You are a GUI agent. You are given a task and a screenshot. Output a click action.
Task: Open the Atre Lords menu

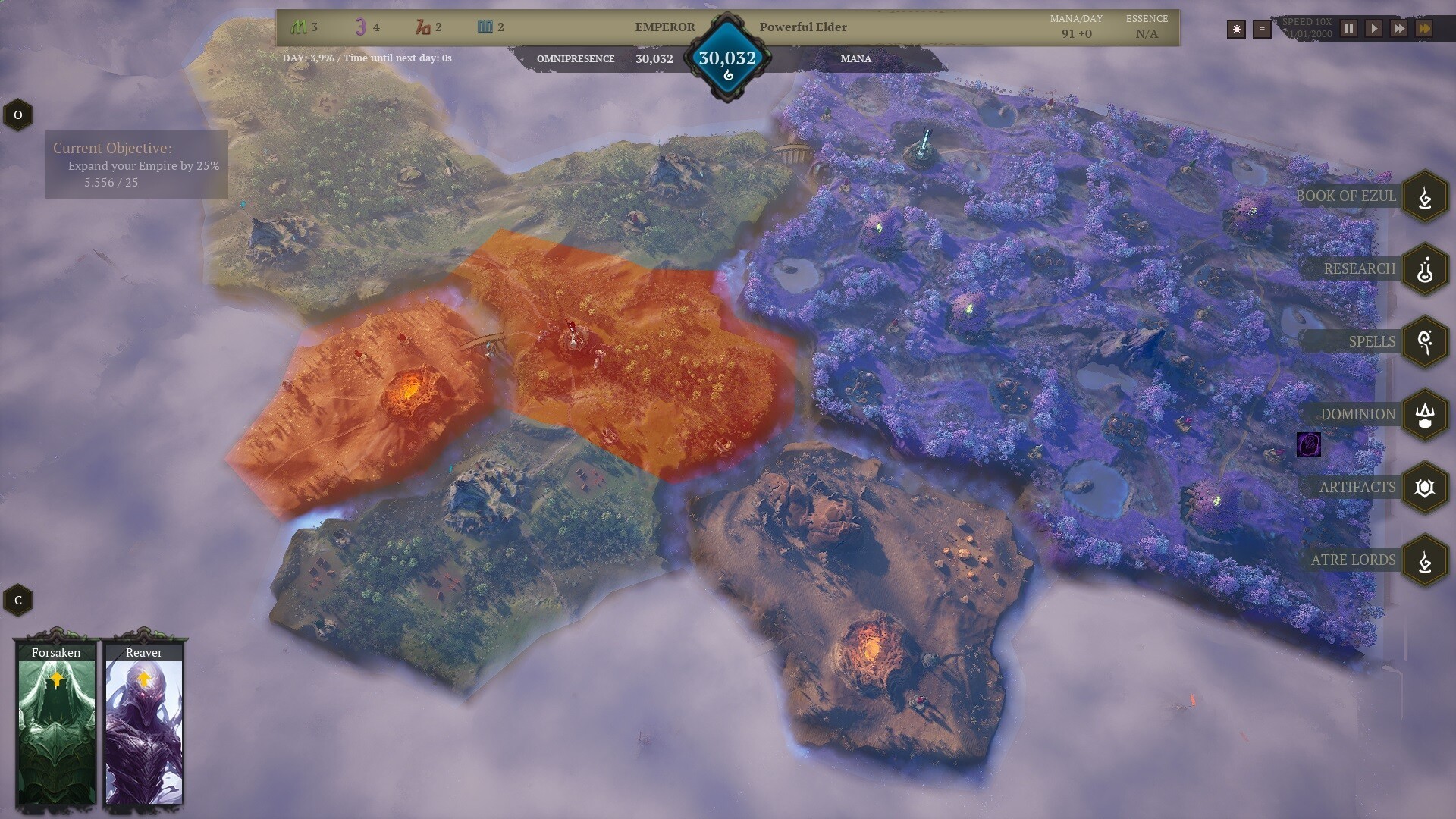[x=1425, y=560]
